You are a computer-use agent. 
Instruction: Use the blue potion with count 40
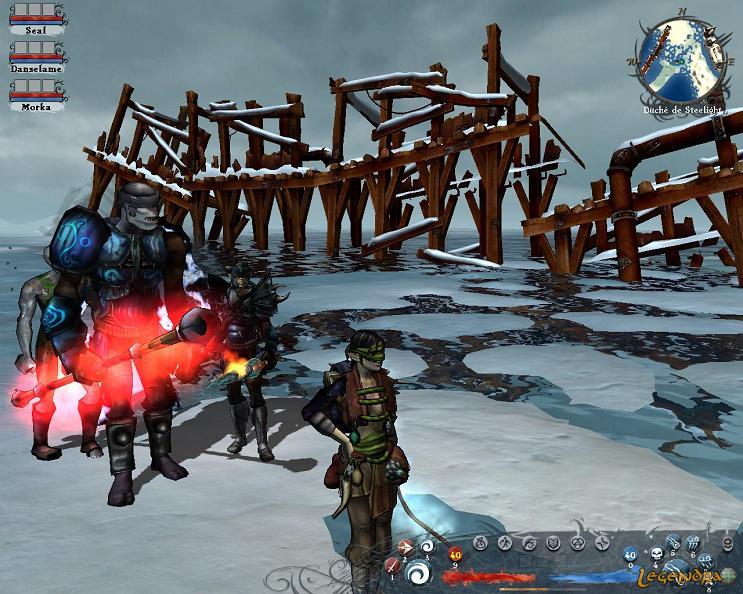pos(630,555)
